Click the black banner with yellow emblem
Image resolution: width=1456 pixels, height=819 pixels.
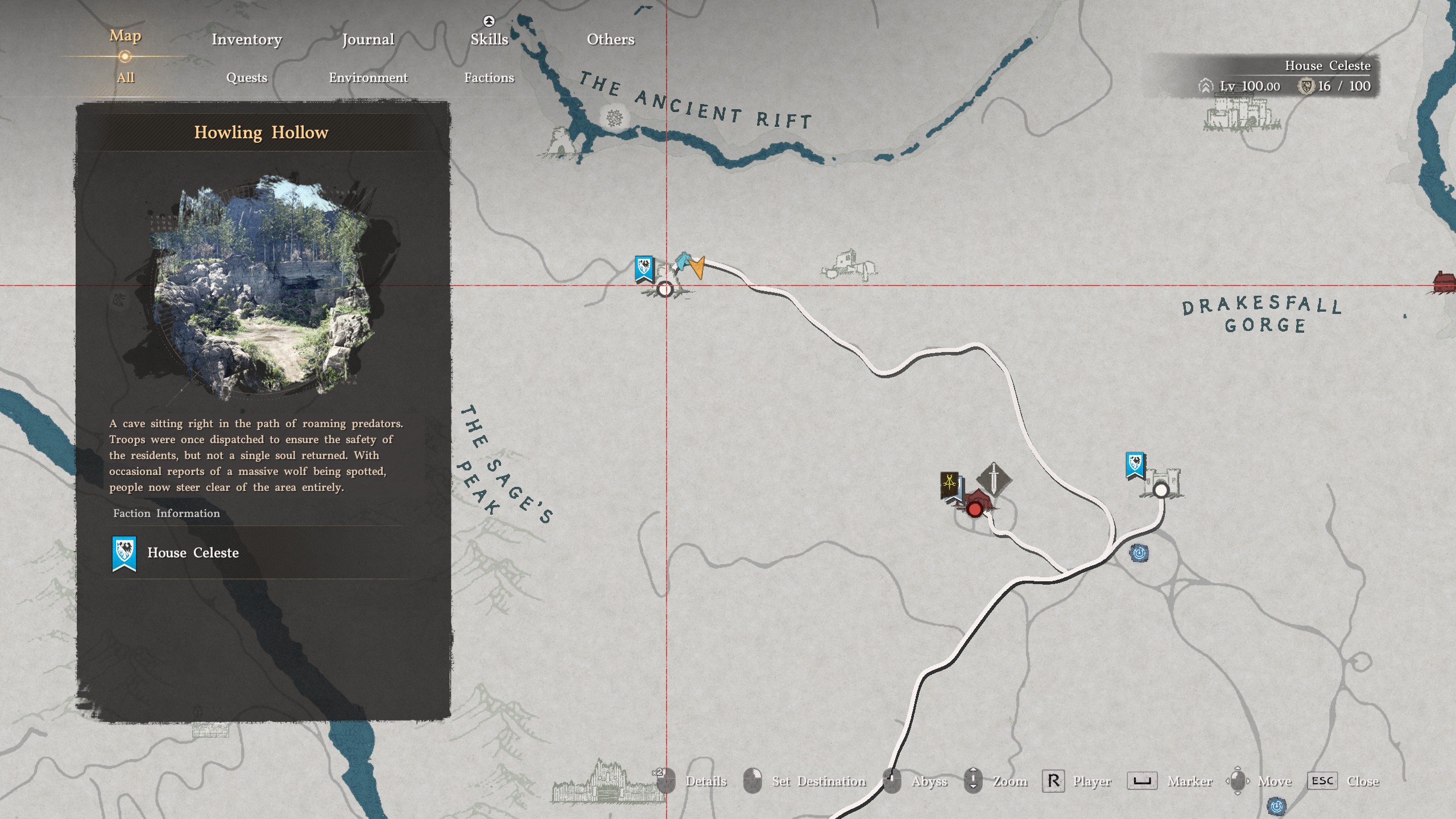click(949, 485)
